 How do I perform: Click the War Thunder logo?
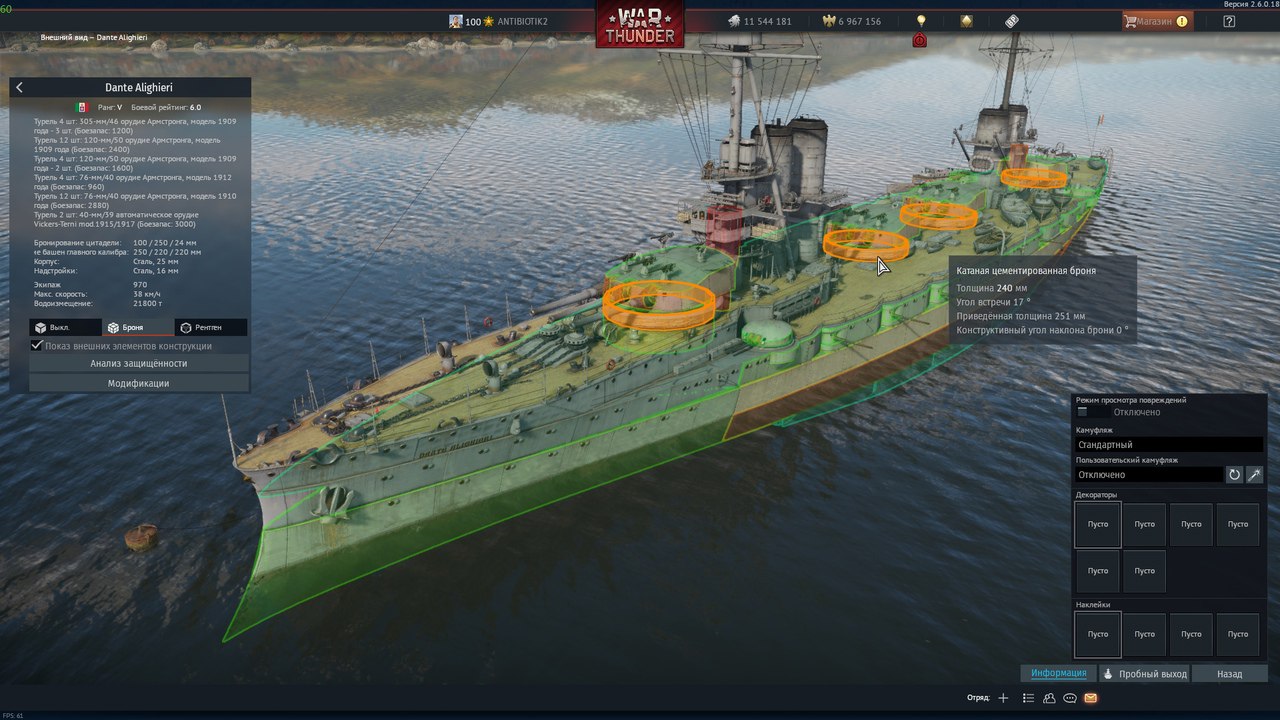[x=640, y=25]
